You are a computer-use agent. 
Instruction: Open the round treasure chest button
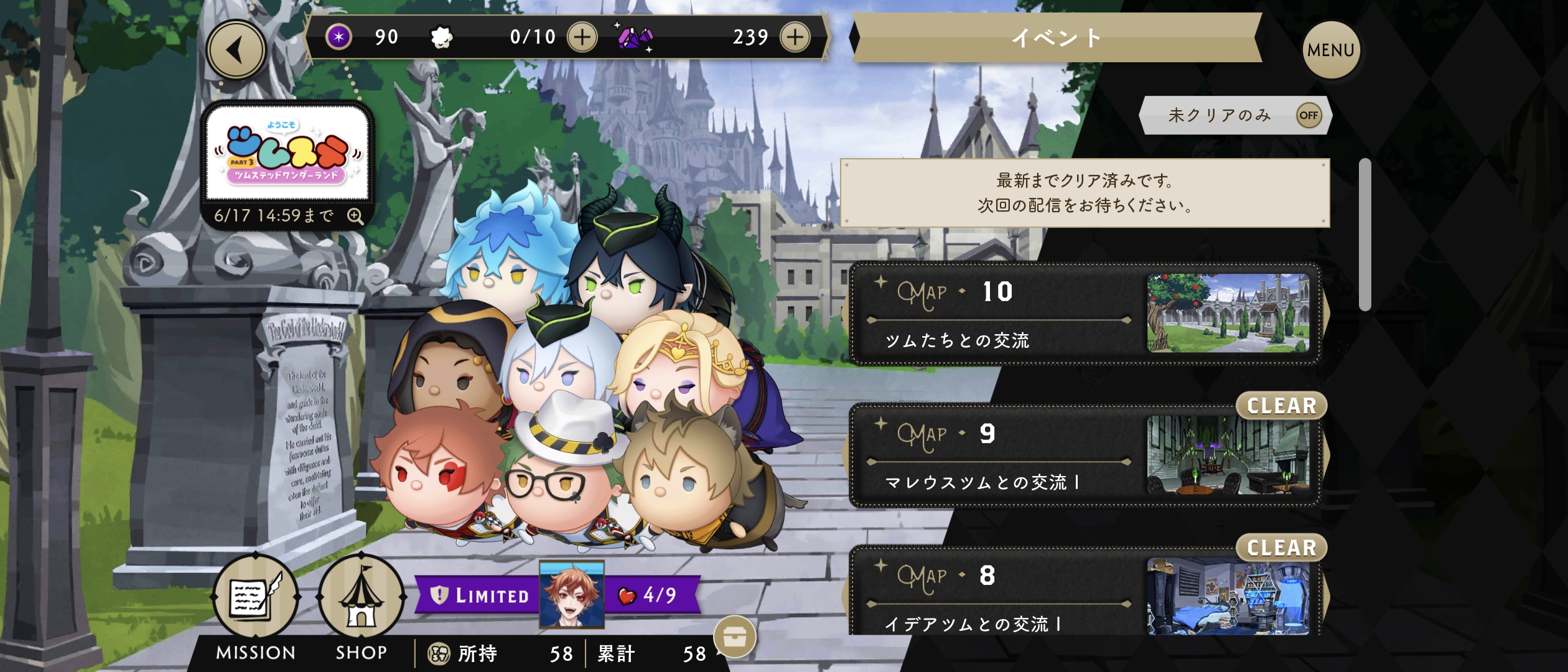point(735,637)
